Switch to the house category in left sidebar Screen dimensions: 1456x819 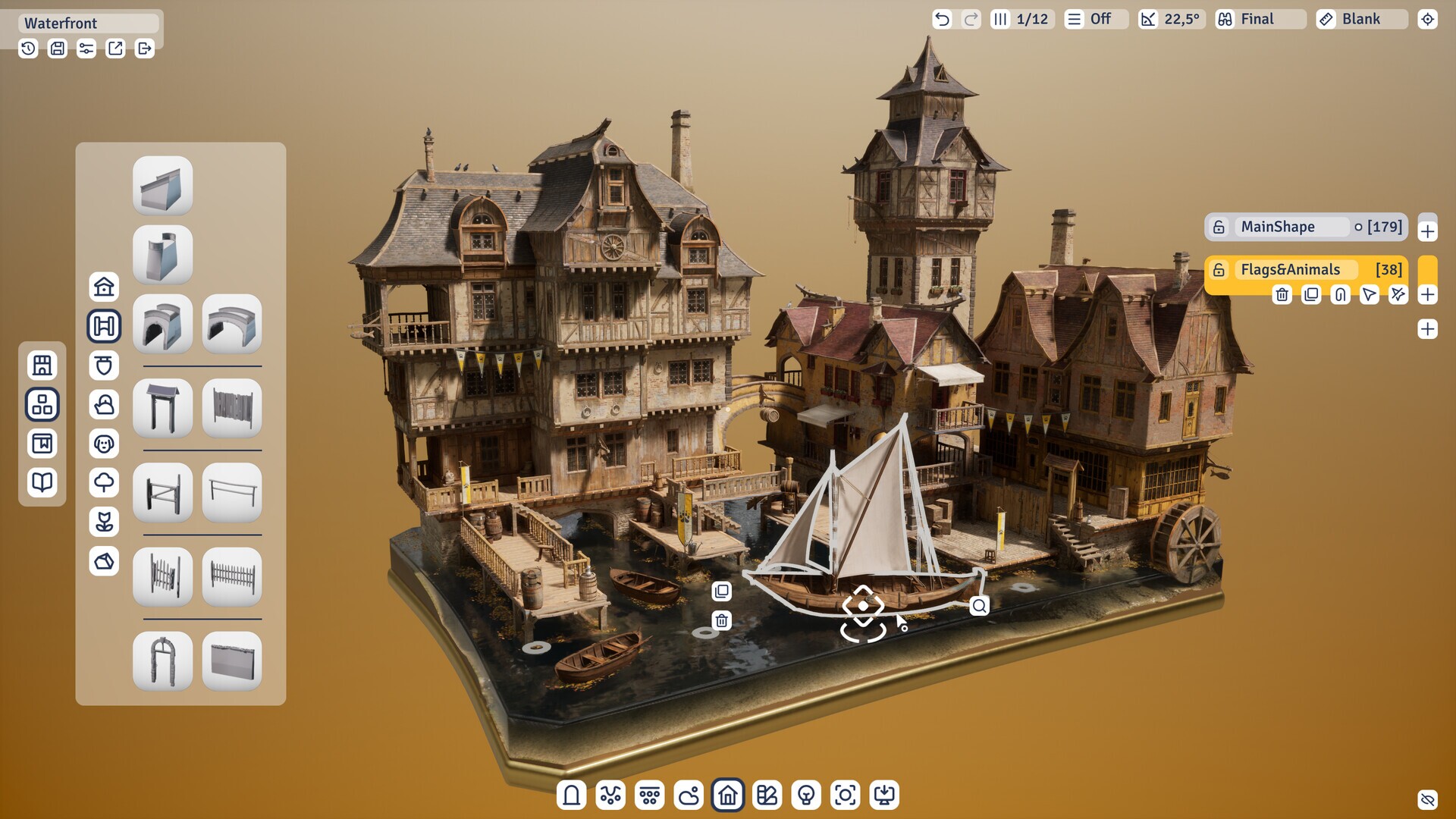click(x=104, y=287)
